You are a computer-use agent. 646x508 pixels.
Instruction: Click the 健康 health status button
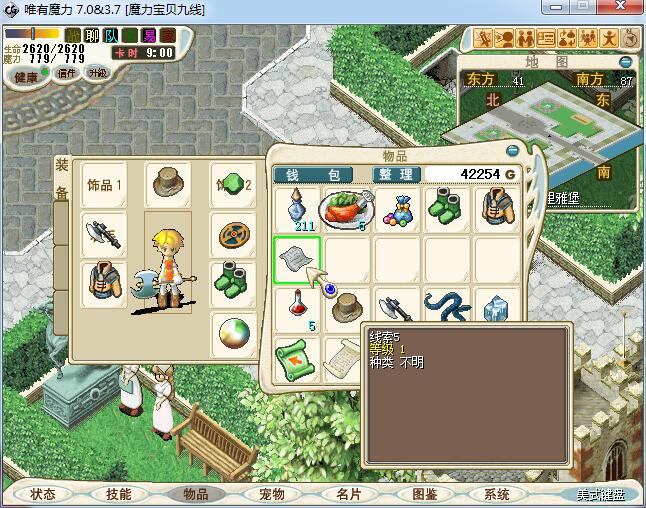[x=26, y=76]
